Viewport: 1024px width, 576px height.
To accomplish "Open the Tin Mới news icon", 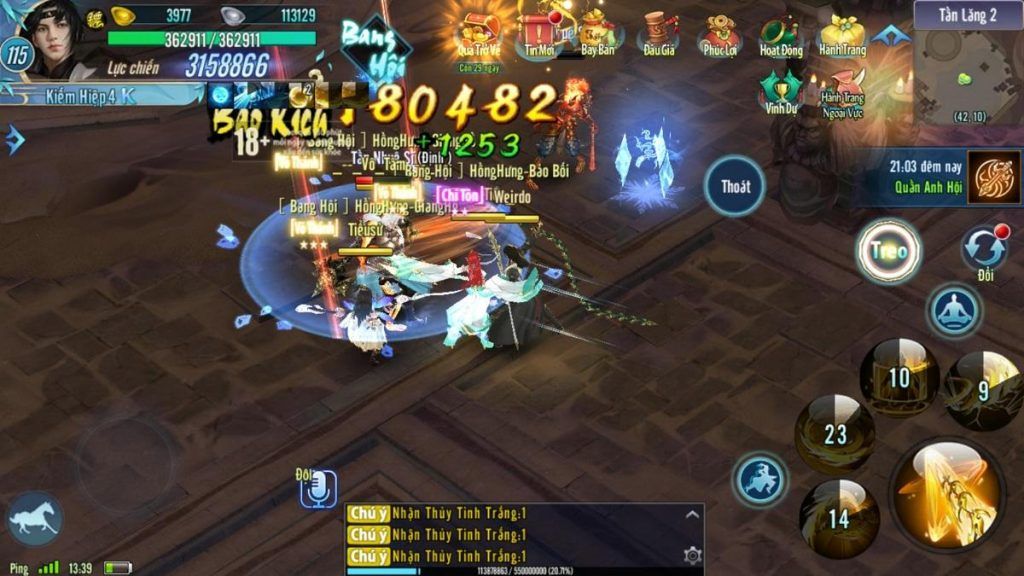I will (x=540, y=32).
